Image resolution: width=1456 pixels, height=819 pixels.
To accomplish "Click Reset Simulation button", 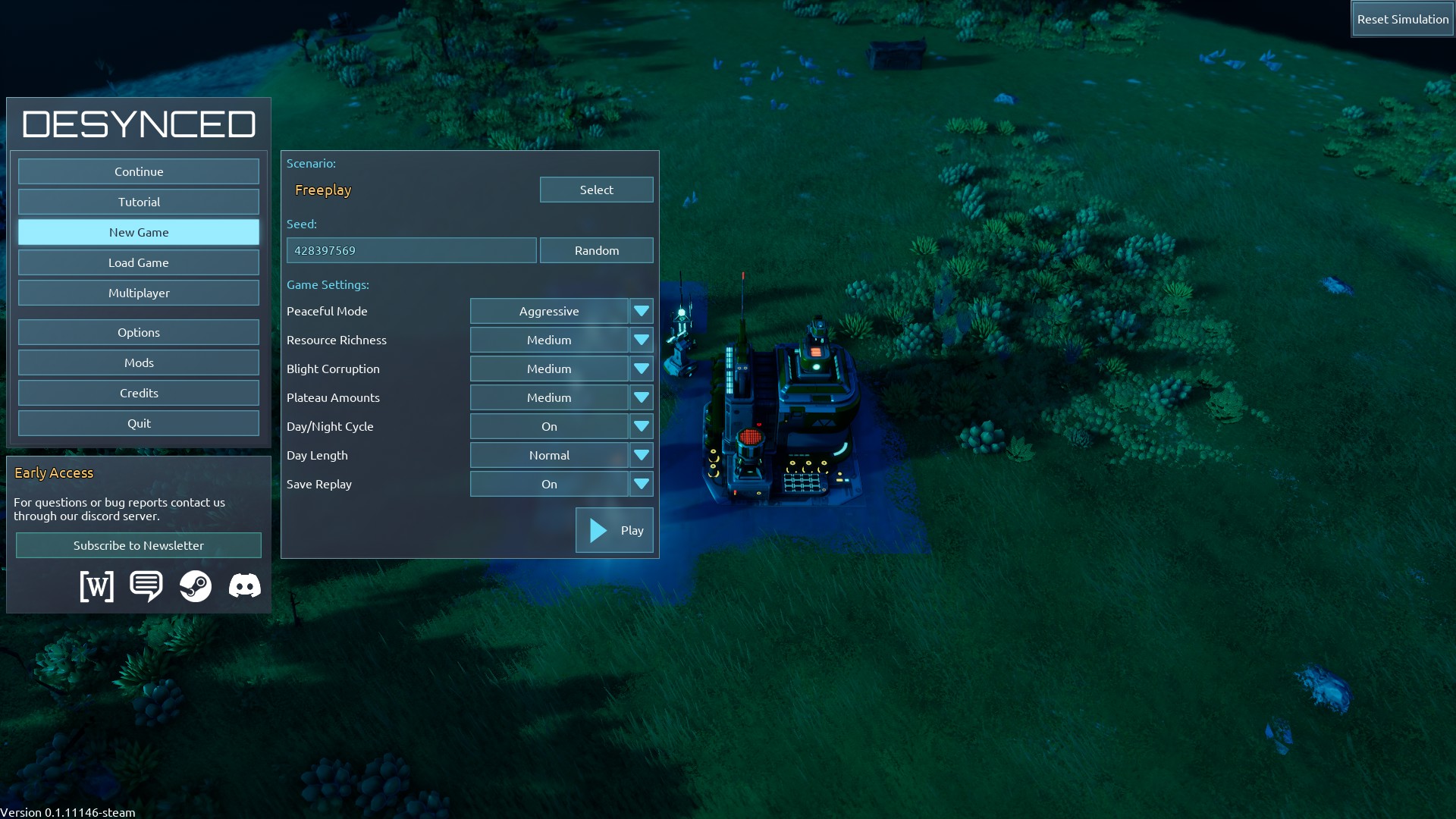I will coord(1402,19).
